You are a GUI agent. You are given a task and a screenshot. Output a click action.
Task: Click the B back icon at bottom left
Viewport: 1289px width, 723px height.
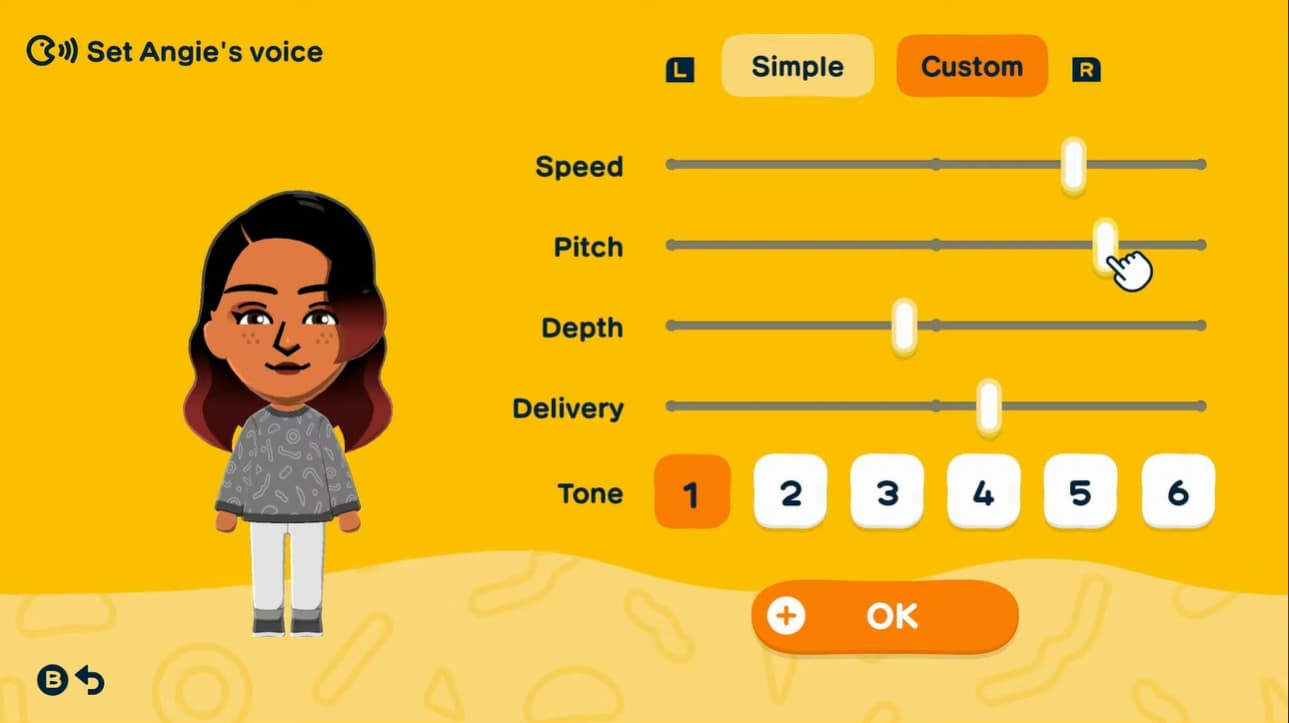pos(53,681)
